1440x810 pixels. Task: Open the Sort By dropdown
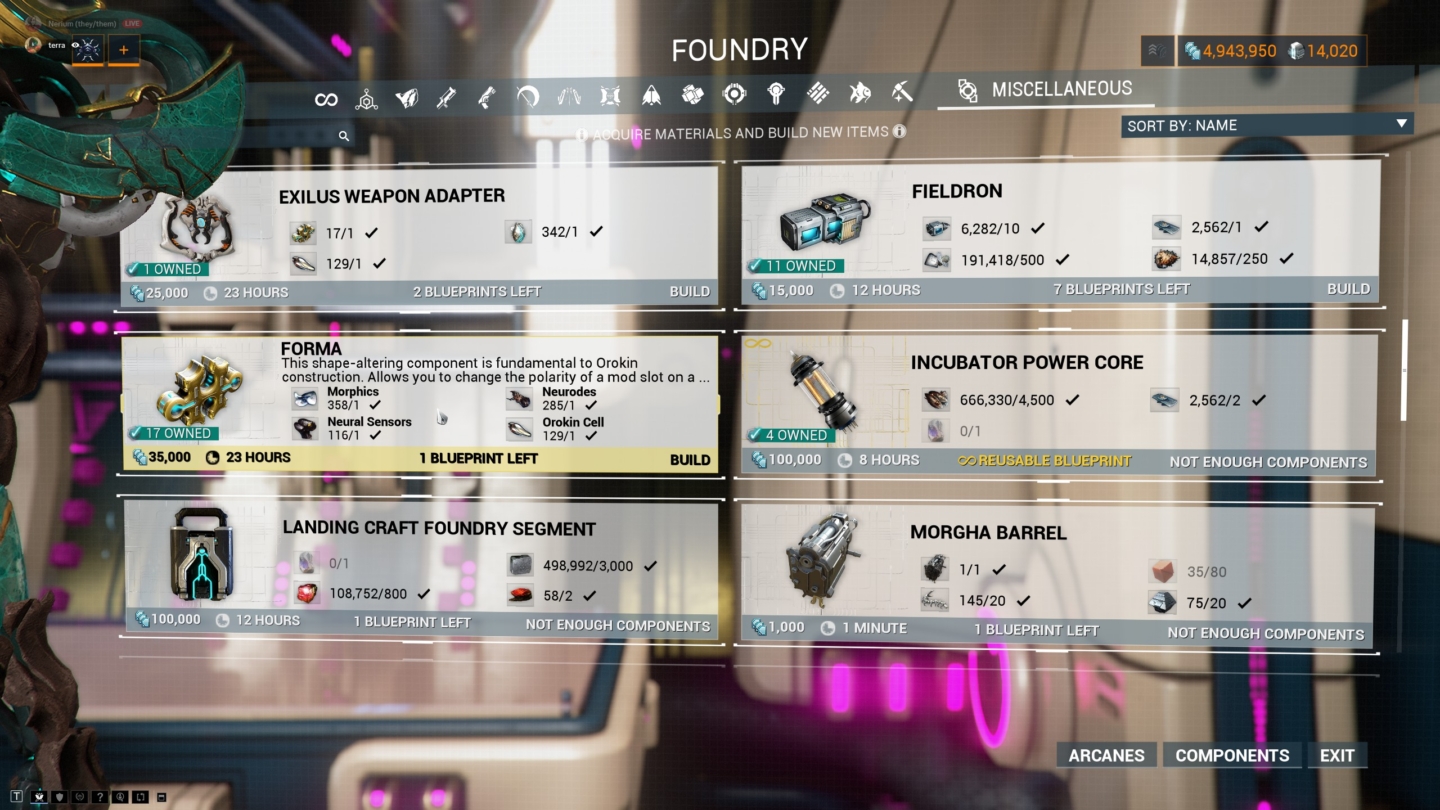1267,124
